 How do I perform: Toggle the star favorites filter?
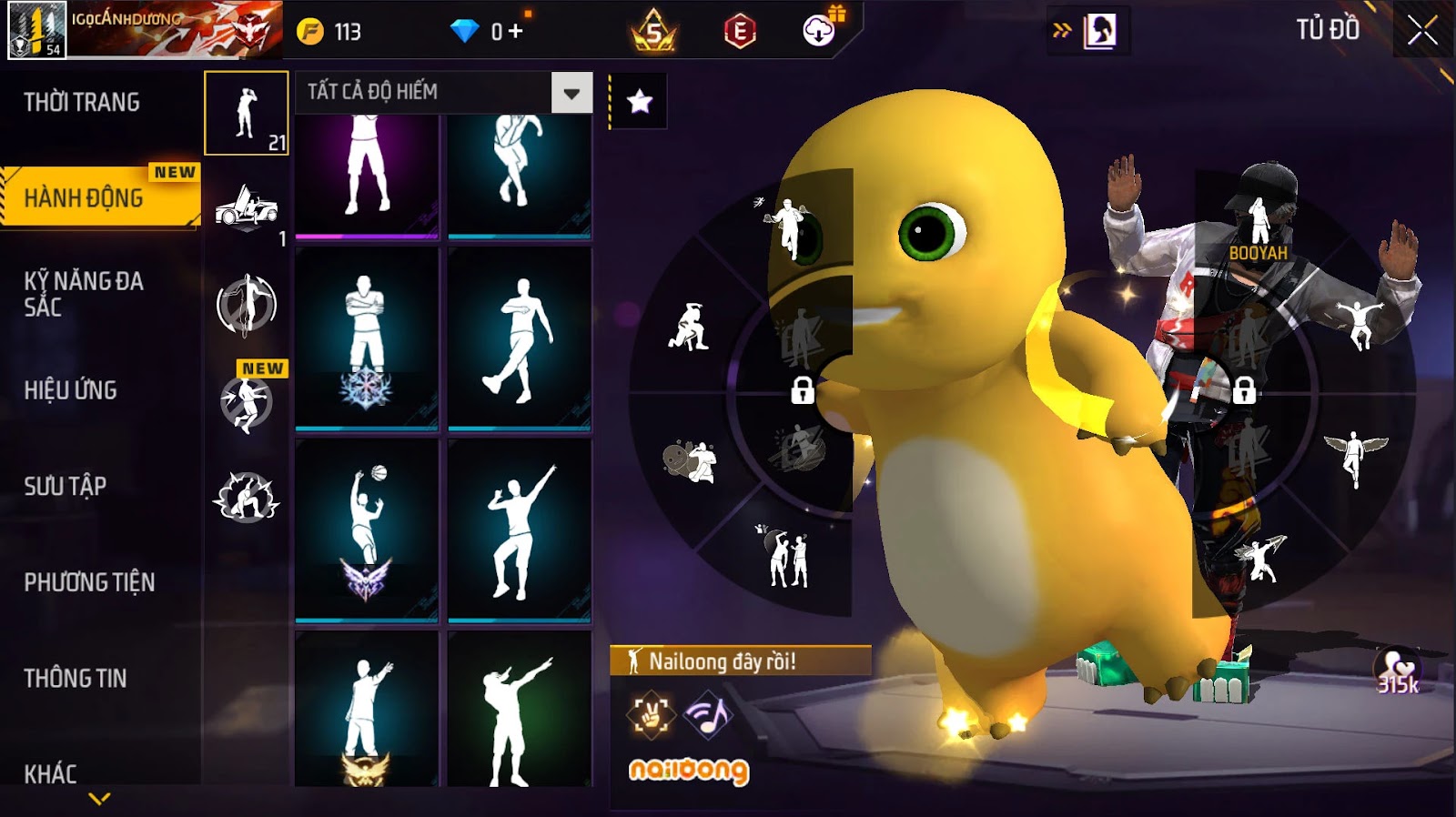point(640,101)
